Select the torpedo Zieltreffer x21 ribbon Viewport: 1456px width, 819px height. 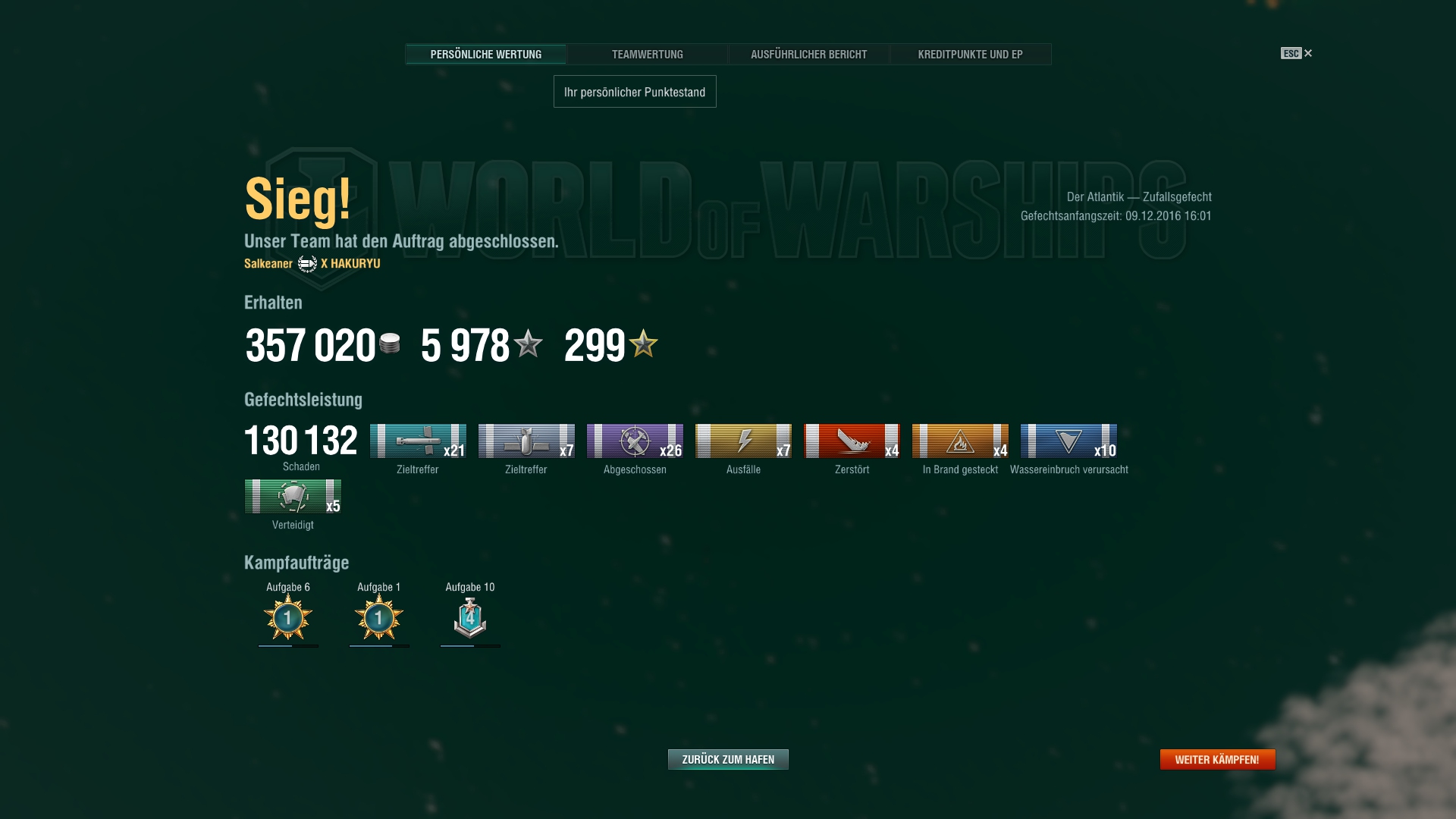tap(418, 441)
